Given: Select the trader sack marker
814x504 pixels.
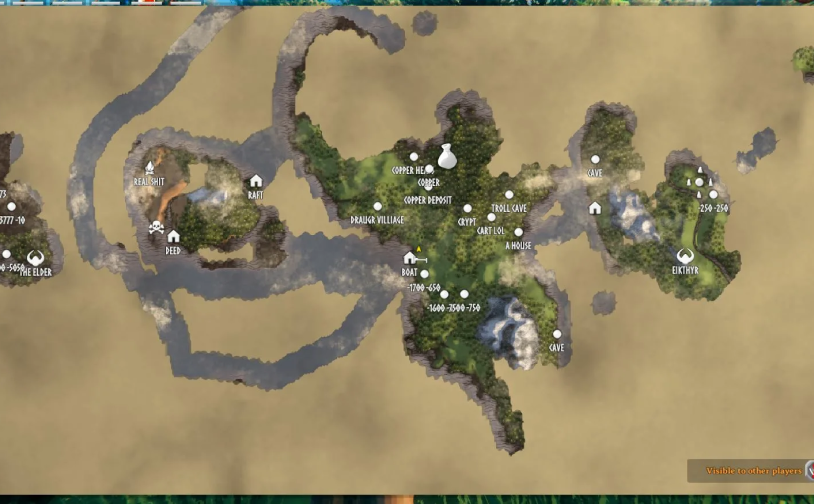Looking at the screenshot, I should [x=446, y=156].
